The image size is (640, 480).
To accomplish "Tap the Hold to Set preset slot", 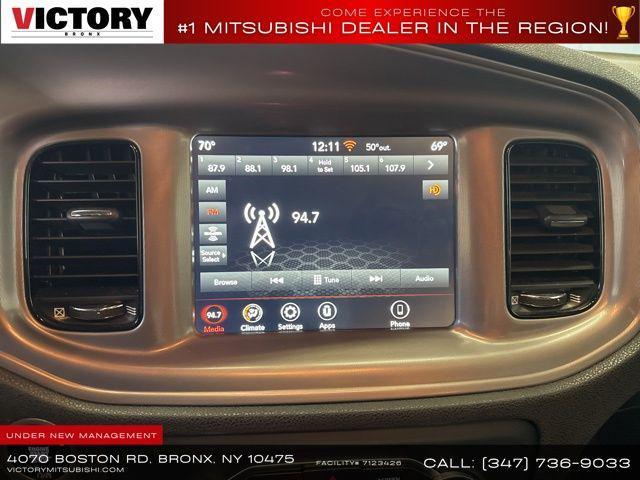I will click(x=324, y=166).
